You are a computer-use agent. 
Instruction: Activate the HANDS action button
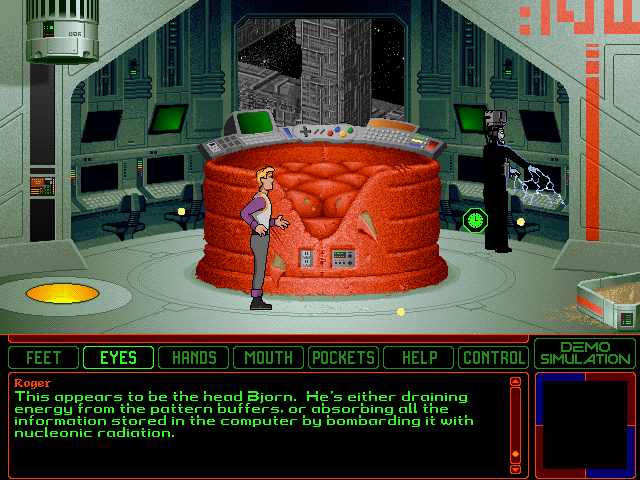pyautogui.click(x=194, y=357)
